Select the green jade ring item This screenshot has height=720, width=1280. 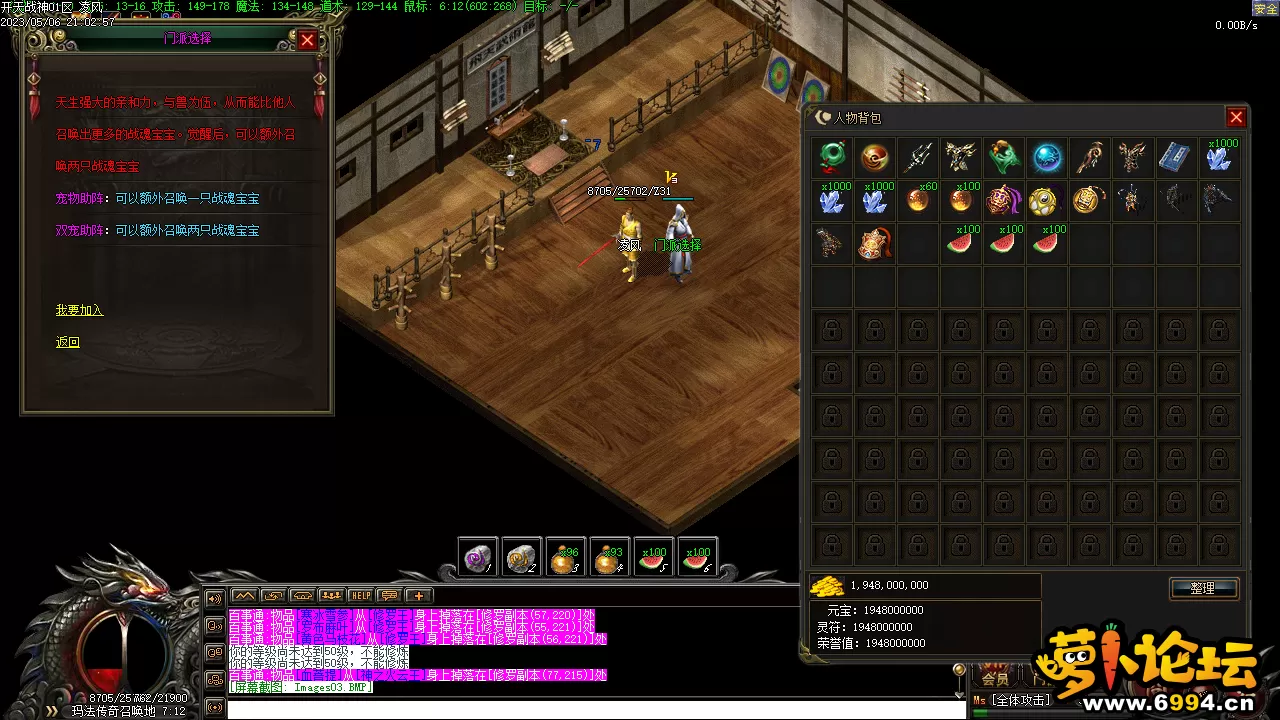pos(832,158)
